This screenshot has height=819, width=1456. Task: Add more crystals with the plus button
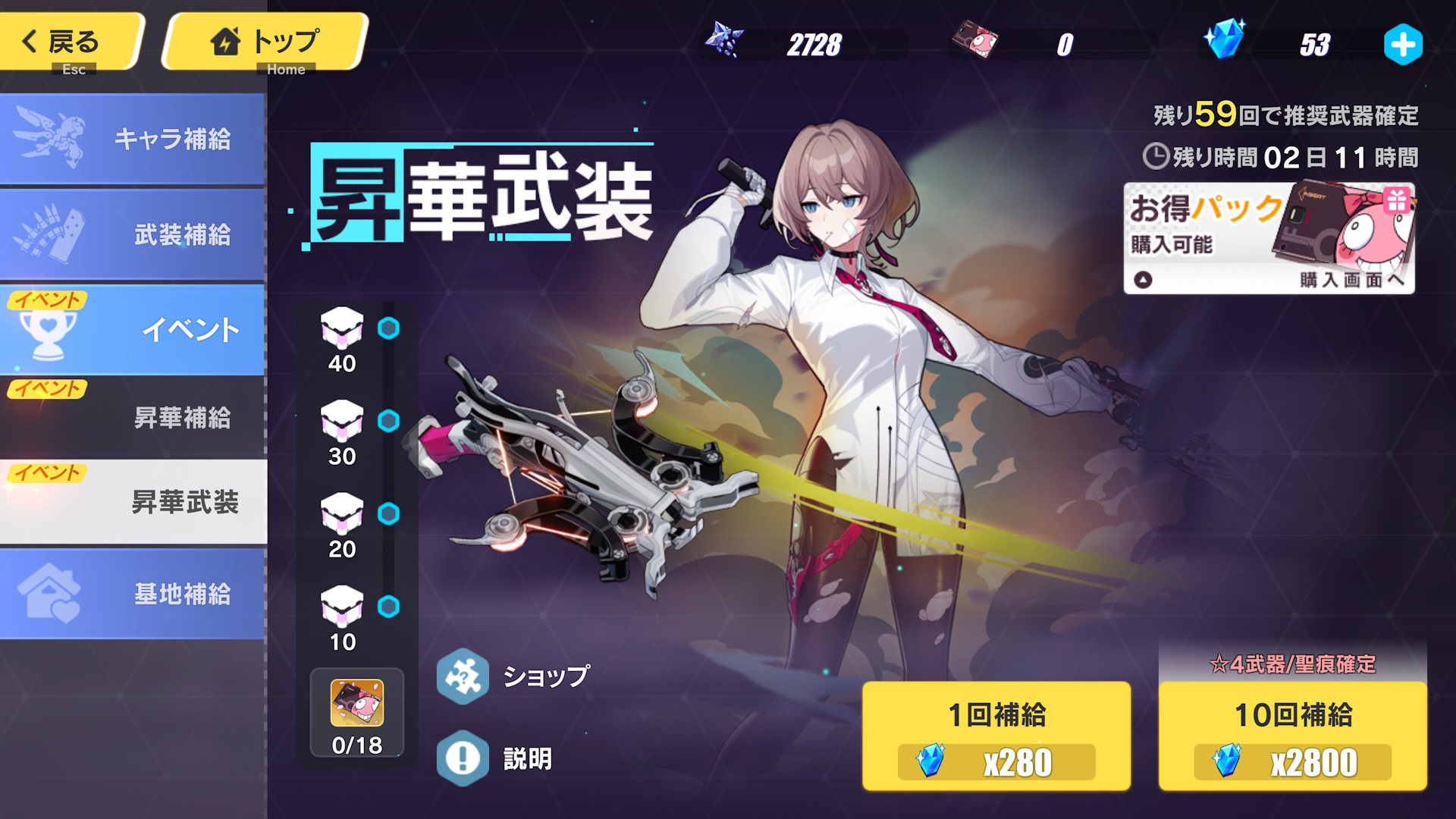1402,45
